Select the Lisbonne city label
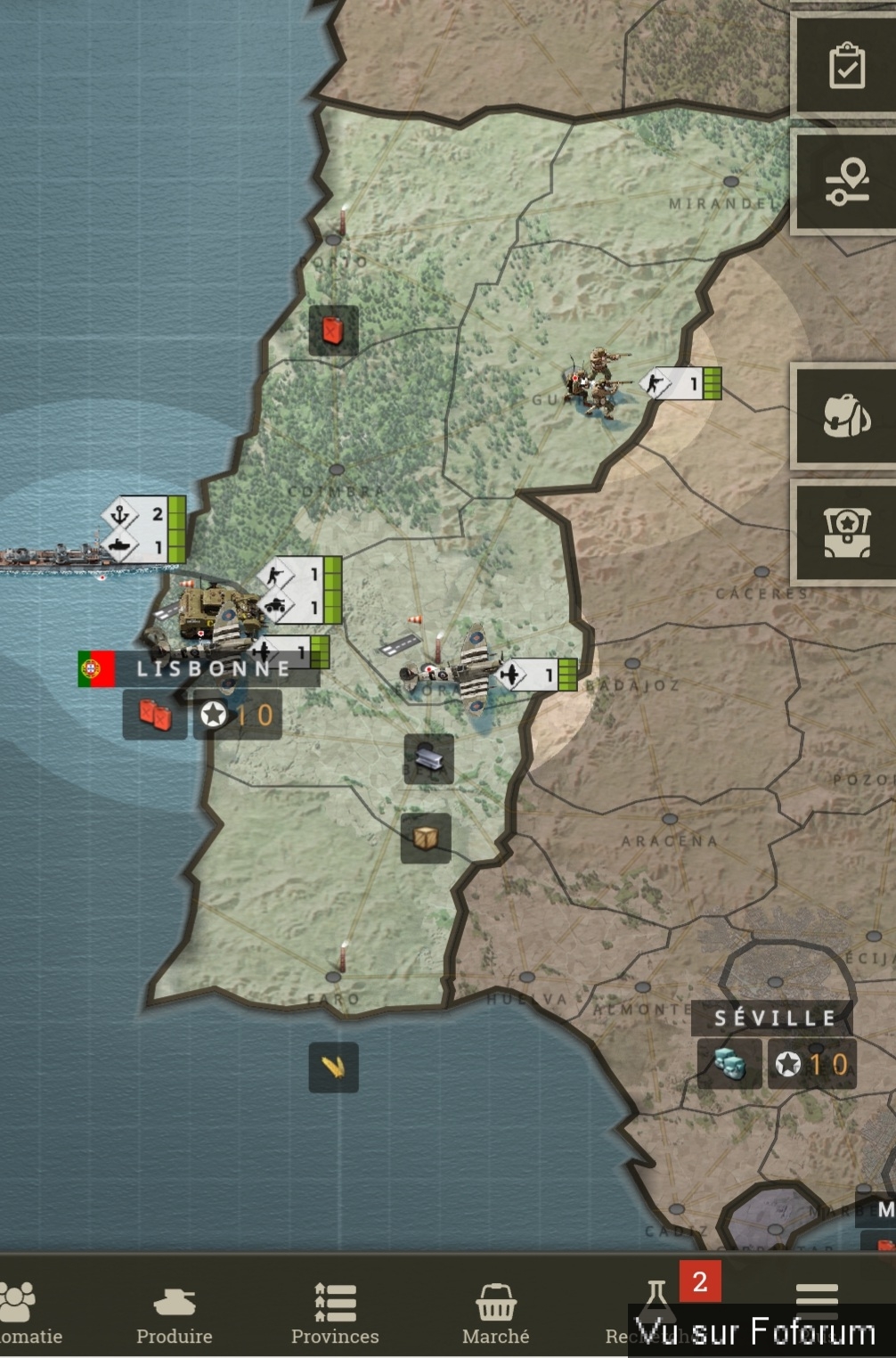The height and width of the screenshot is (1358, 896). [212, 668]
